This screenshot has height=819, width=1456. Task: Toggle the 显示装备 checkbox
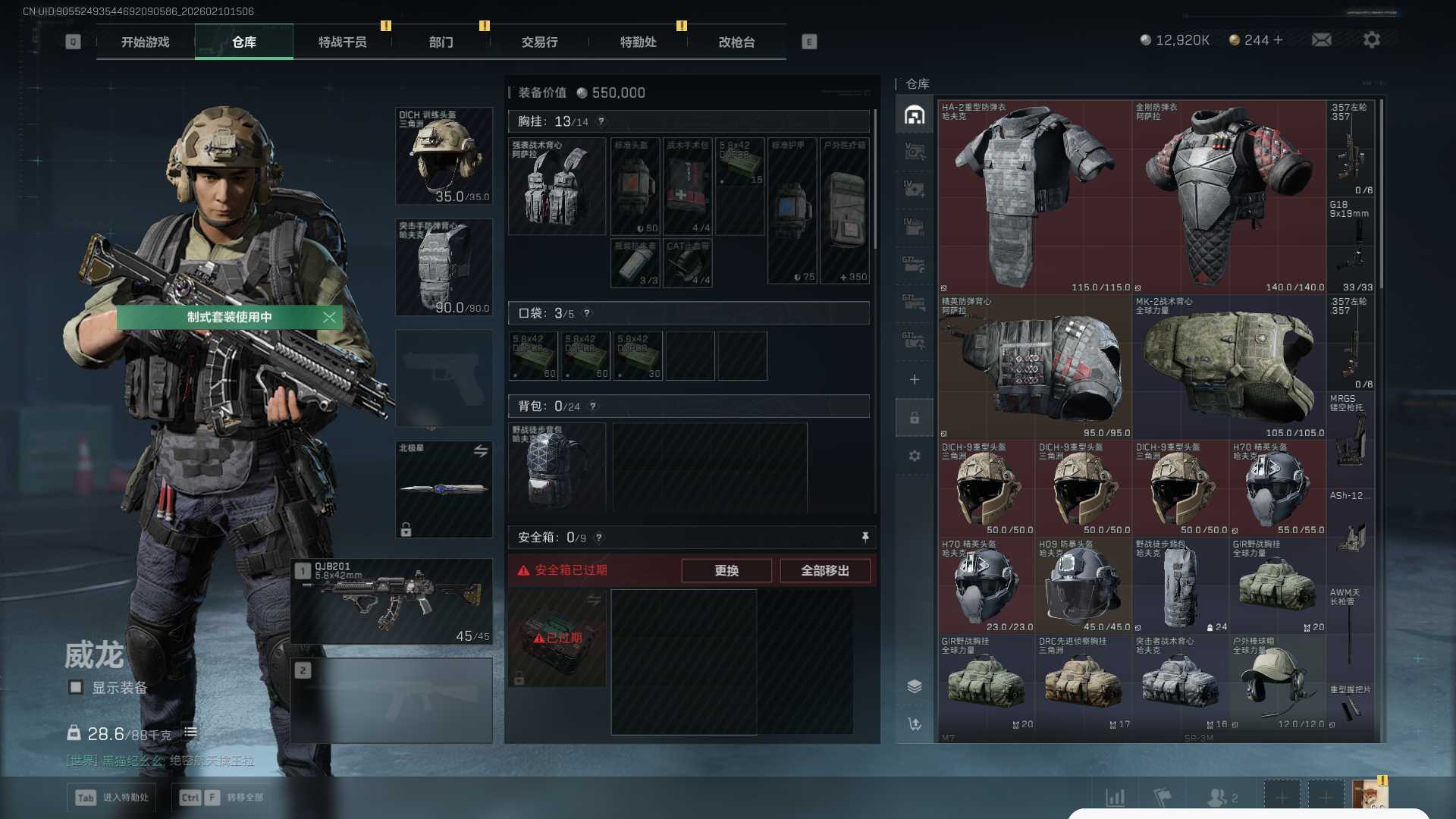pyautogui.click(x=76, y=687)
